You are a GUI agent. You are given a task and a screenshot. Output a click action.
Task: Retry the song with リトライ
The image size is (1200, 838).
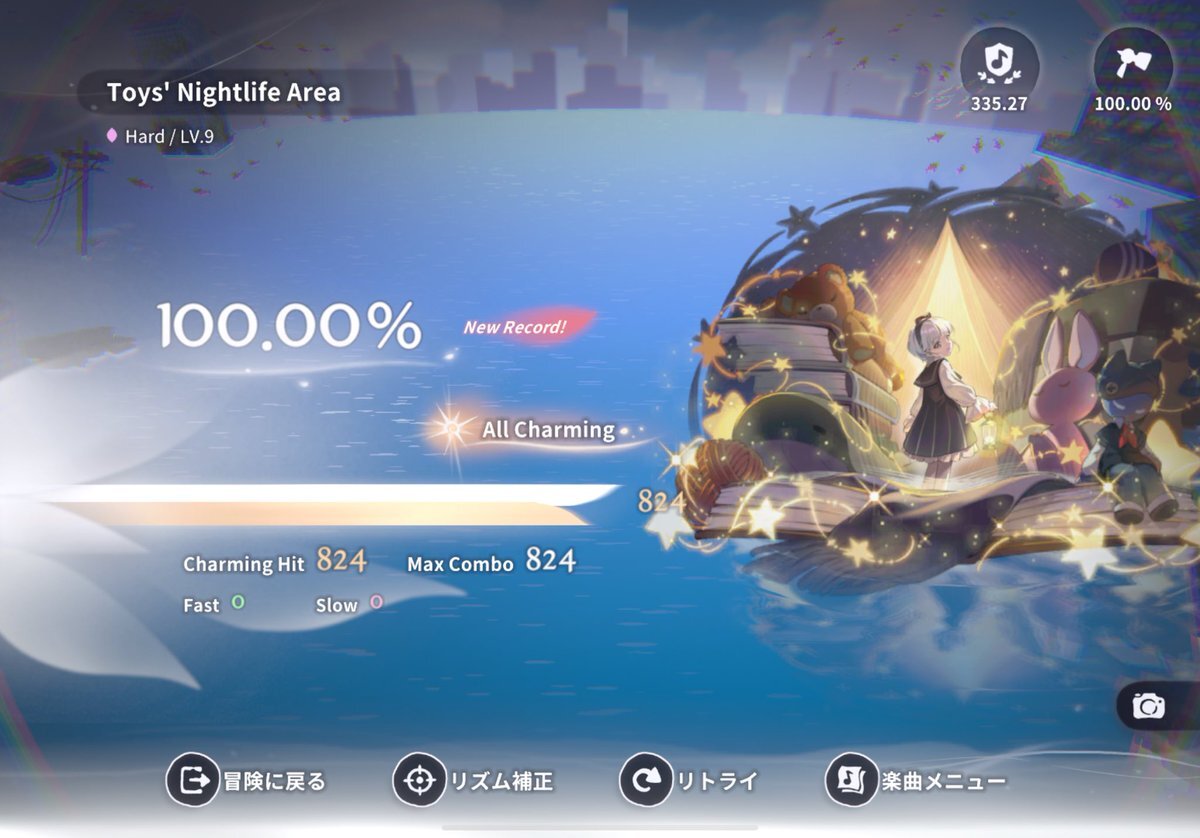click(x=689, y=781)
